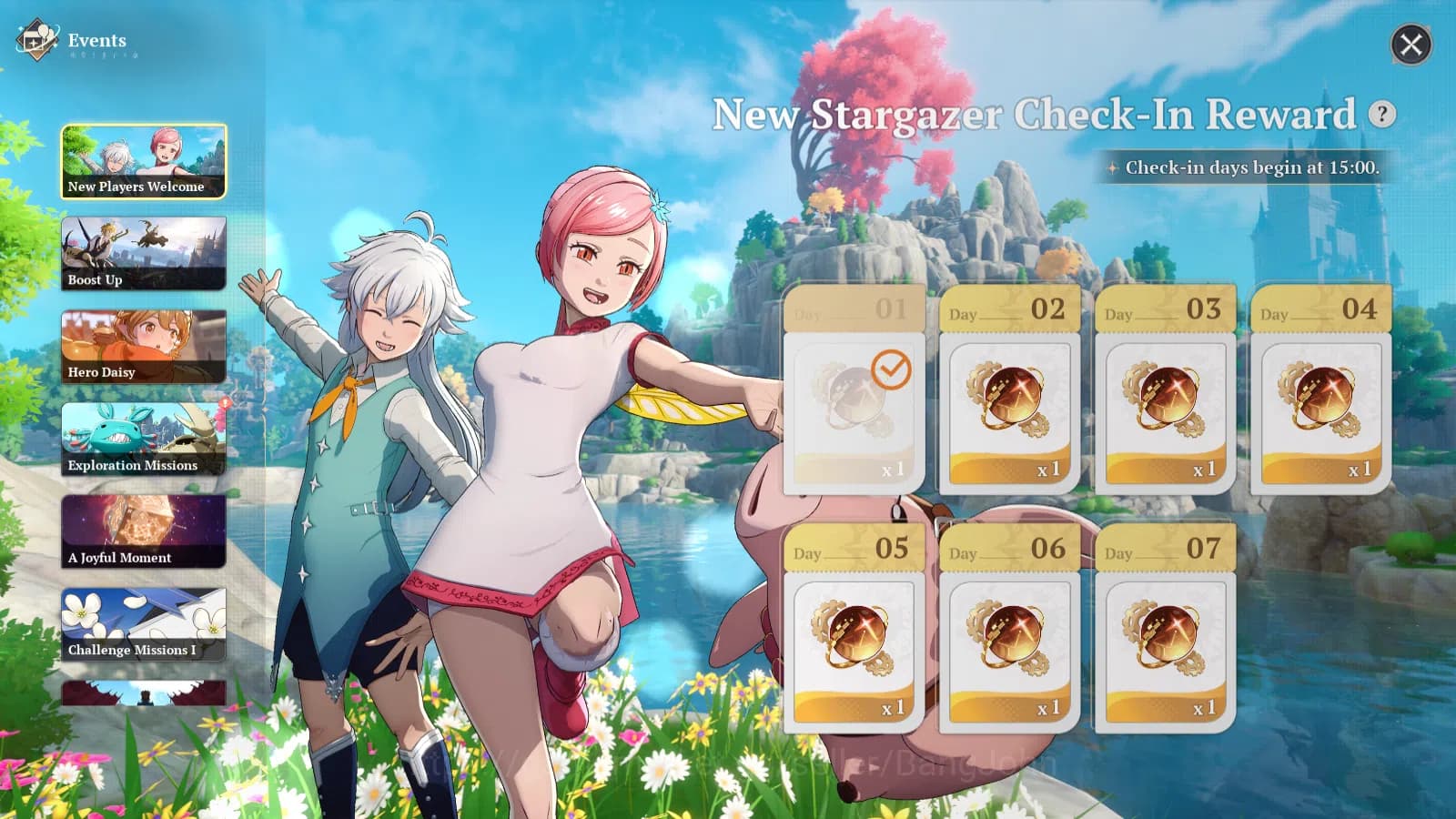Select the Exploration Missions event tab
This screenshot has height=819, width=1456.
click(146, 438)
